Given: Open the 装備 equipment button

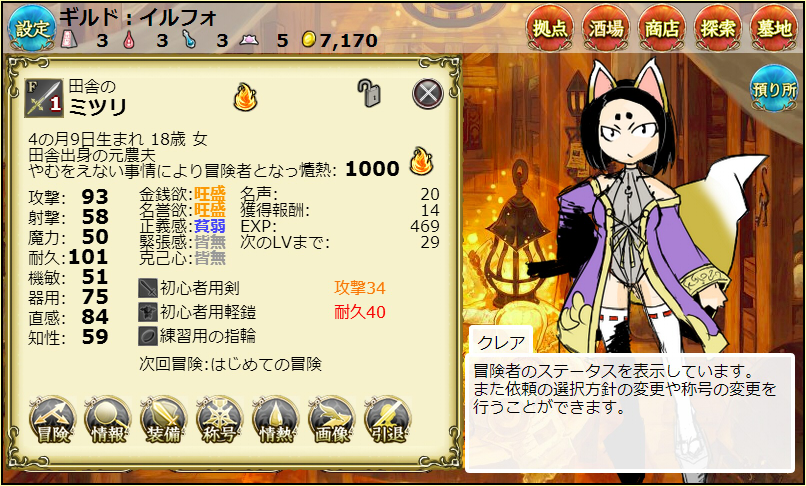Looking at the screenshot, I should click(x=165, y=421).
